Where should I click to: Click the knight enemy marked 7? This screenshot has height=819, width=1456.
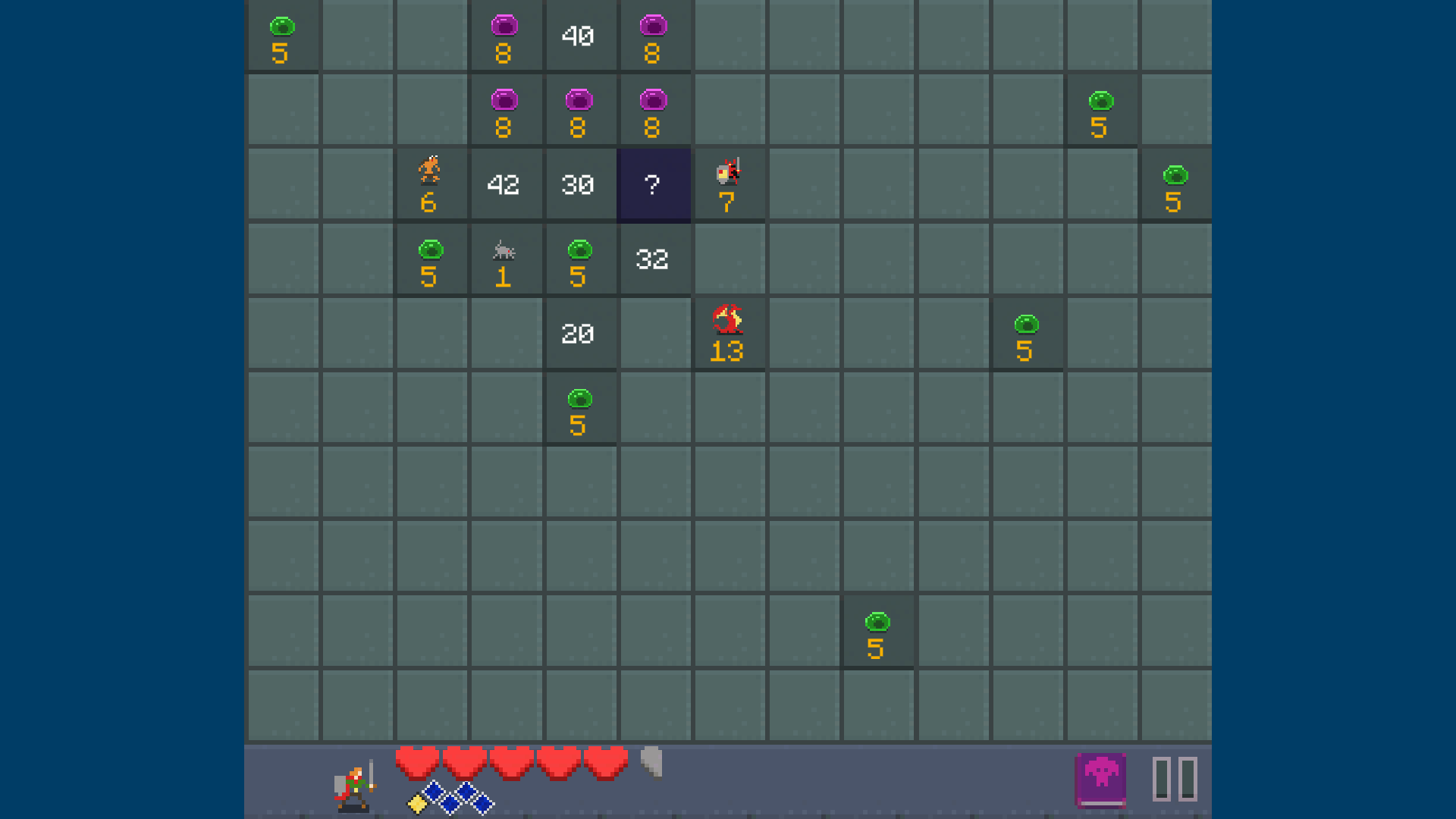(x=729, y=182)
